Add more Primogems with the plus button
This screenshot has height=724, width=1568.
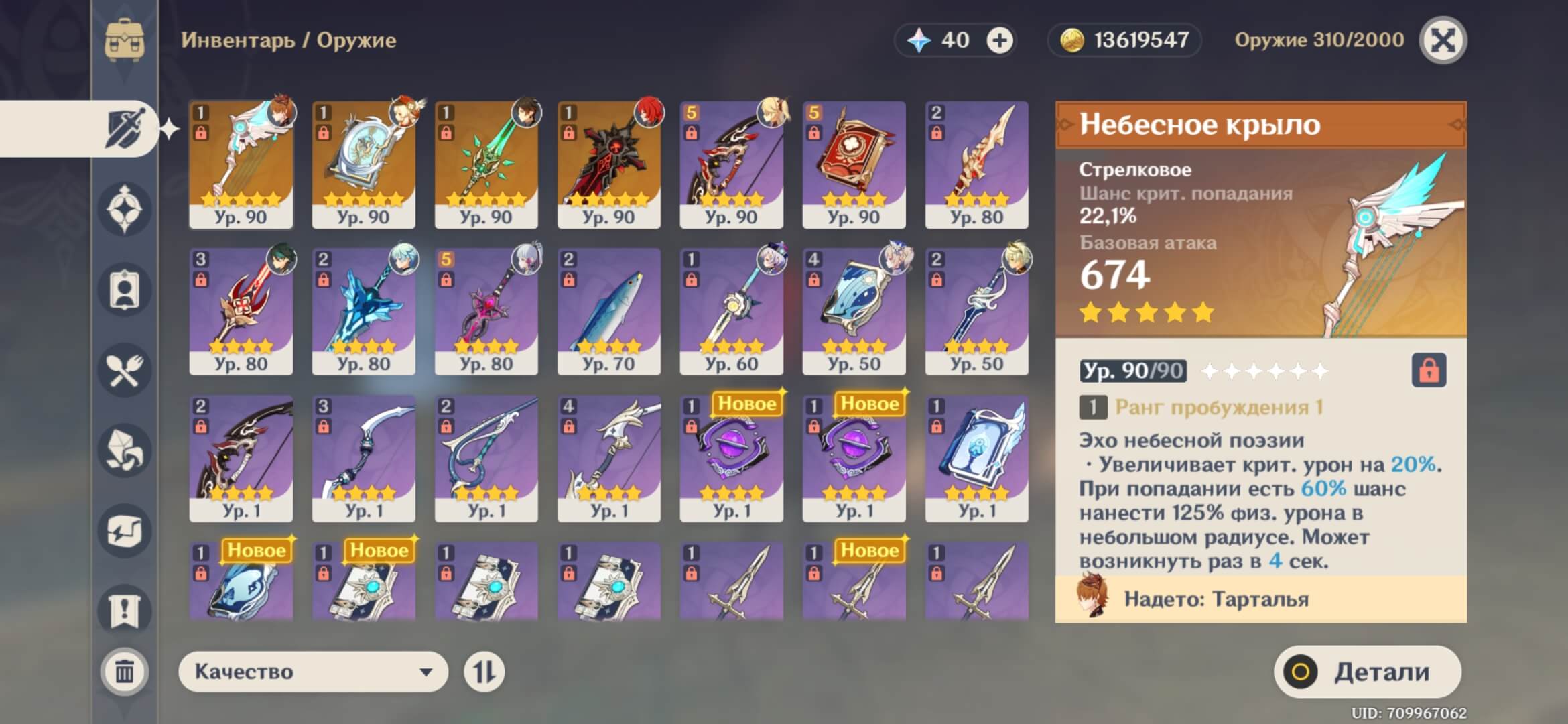point(999,40)
